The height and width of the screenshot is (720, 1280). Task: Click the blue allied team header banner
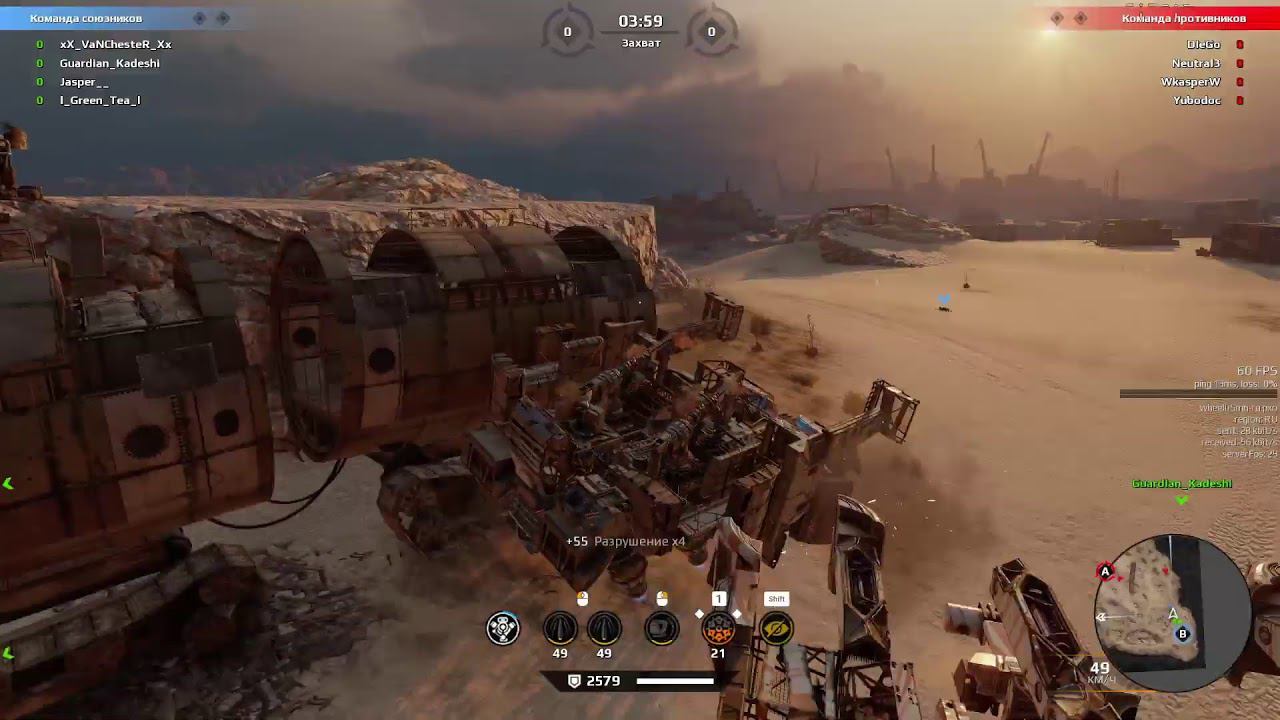[x=110, y=18]
